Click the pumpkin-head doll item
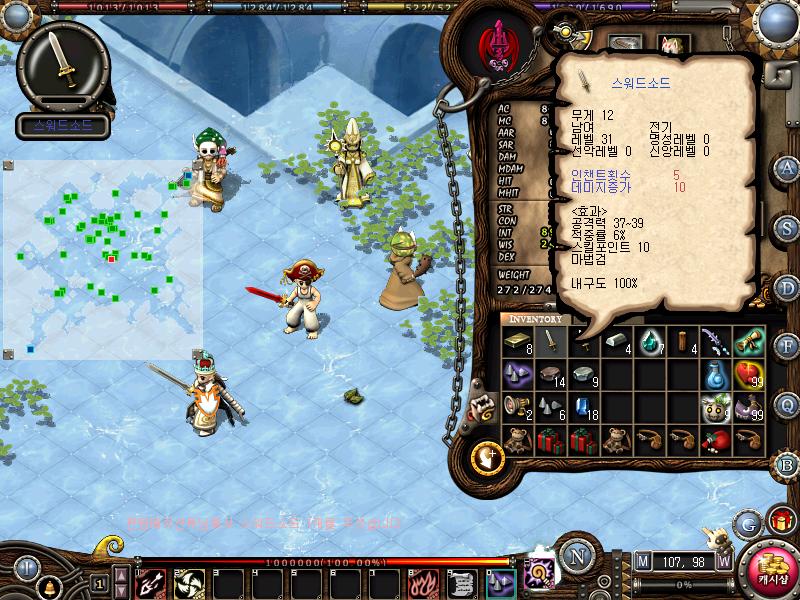Viewport: 800px width, 600px height. tap(714, 406)
